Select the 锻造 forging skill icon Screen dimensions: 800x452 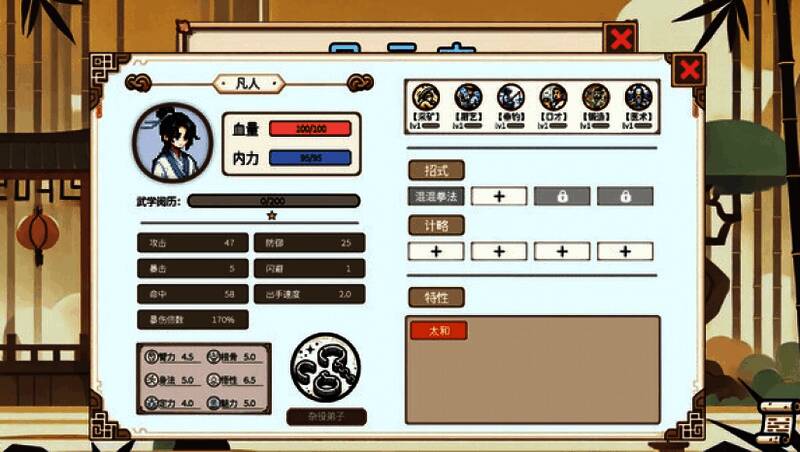point(596,97)
